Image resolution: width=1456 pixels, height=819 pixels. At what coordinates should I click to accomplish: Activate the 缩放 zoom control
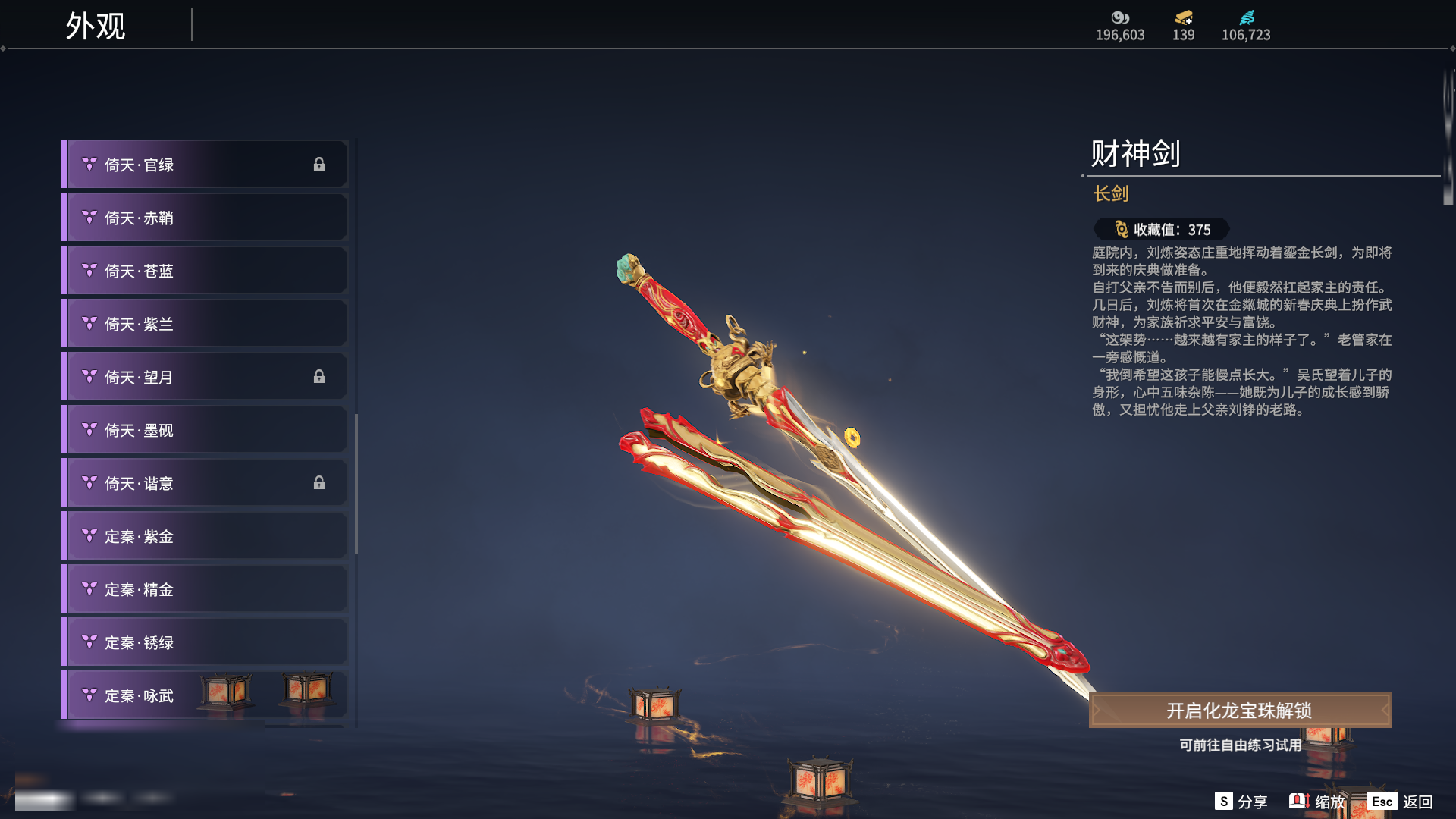click(x=1317, y=802)
